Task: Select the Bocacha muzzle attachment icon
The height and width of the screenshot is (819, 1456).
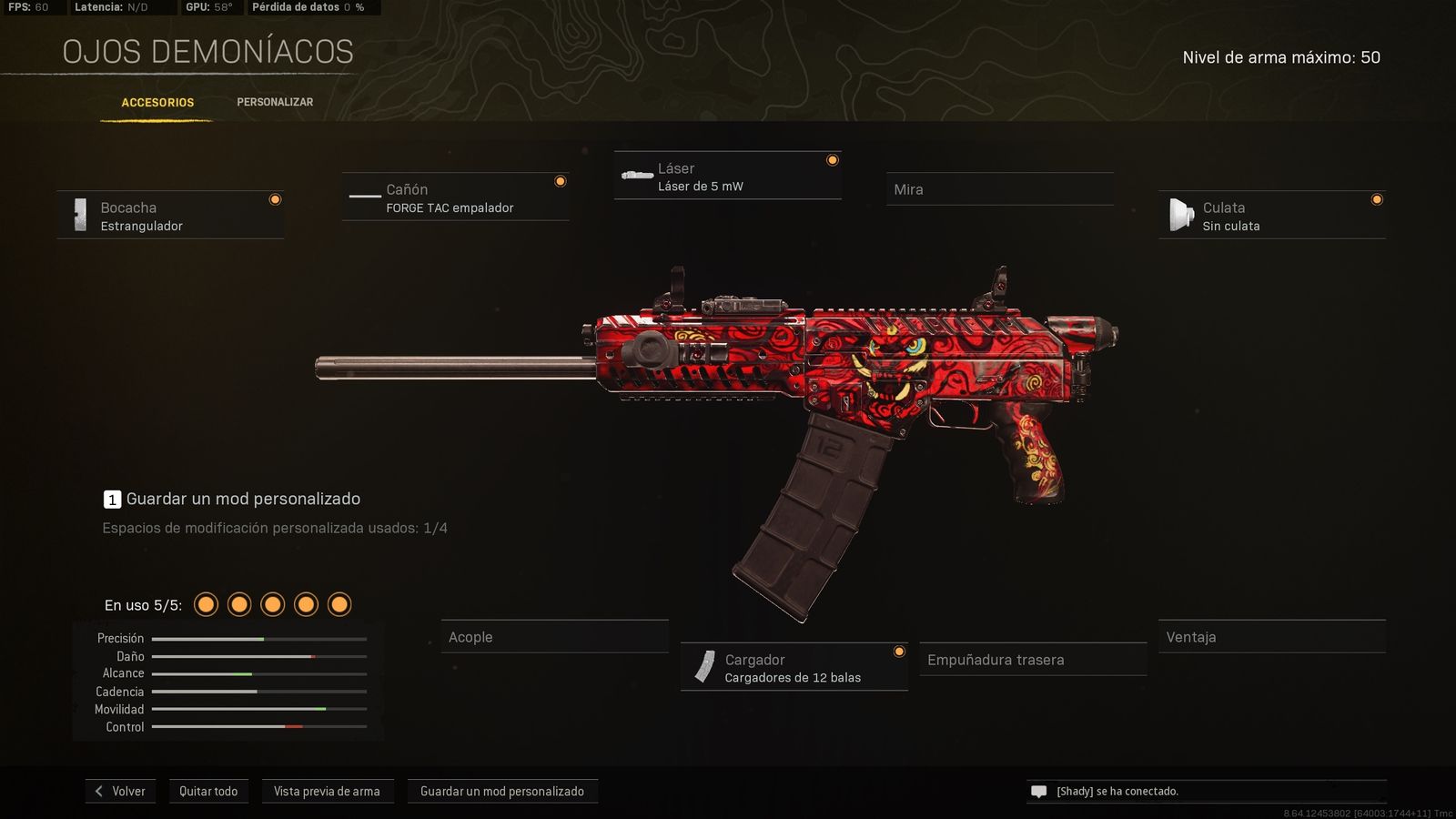Action: 80,213
